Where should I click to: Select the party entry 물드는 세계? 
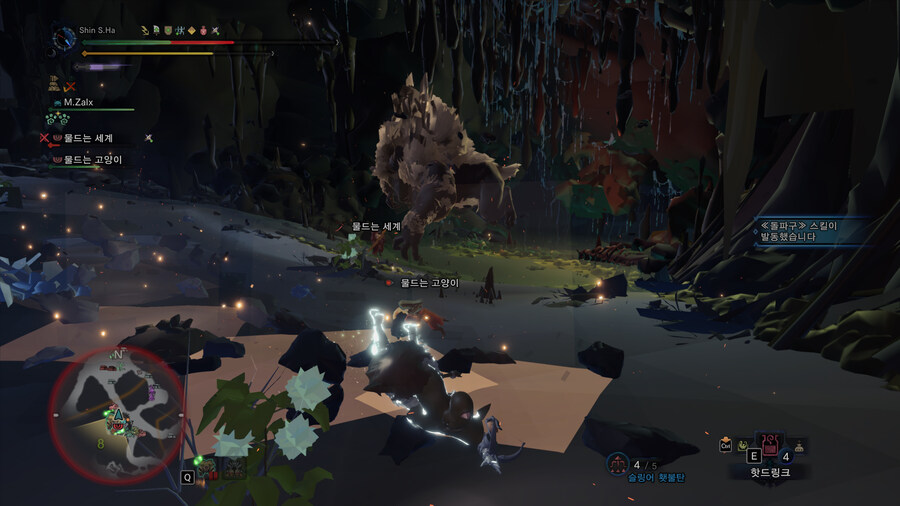click(x=88, y=138)
